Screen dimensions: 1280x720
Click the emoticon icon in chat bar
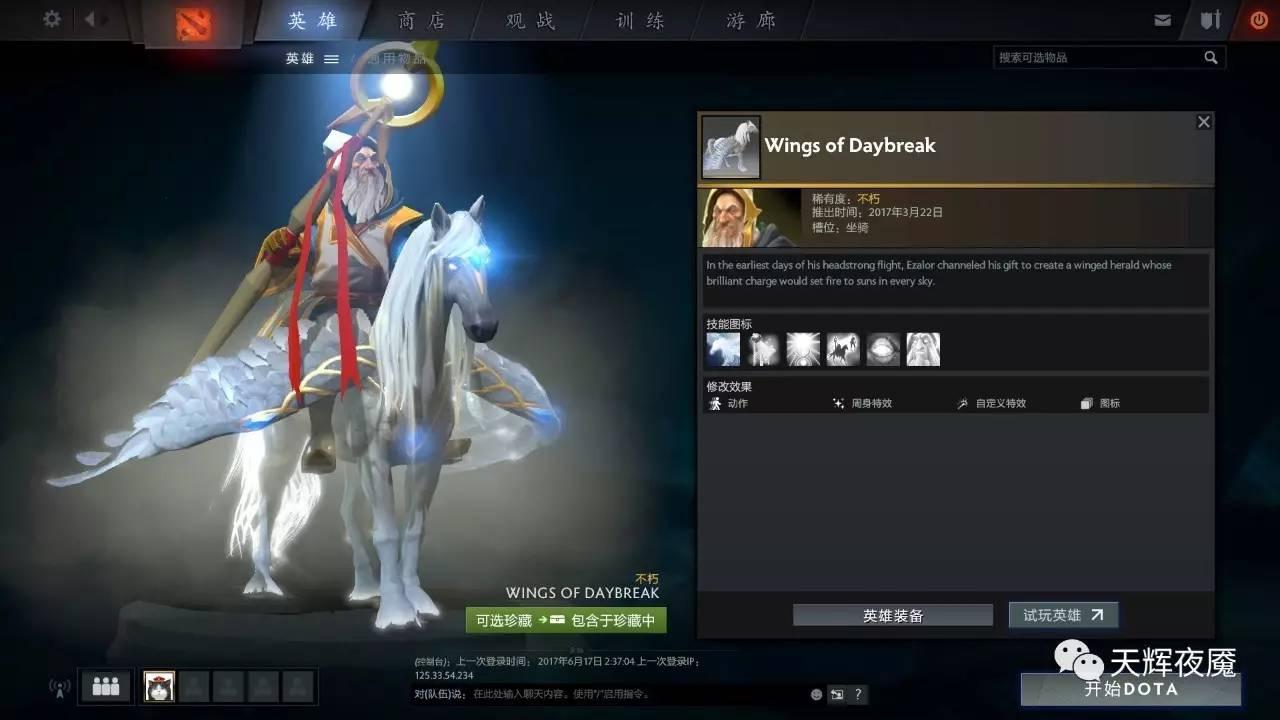tap(816, 694)
